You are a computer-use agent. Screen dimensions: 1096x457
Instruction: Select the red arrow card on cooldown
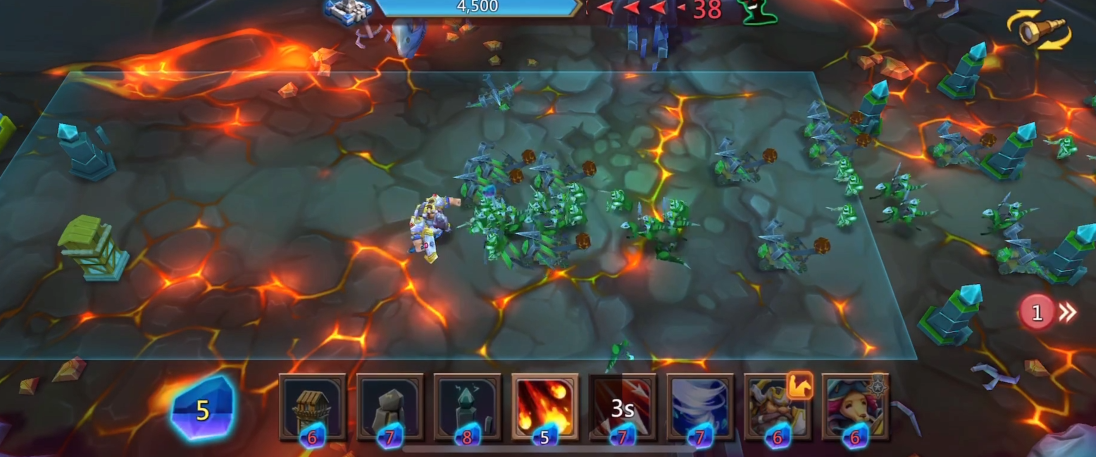tap(622, 407)
